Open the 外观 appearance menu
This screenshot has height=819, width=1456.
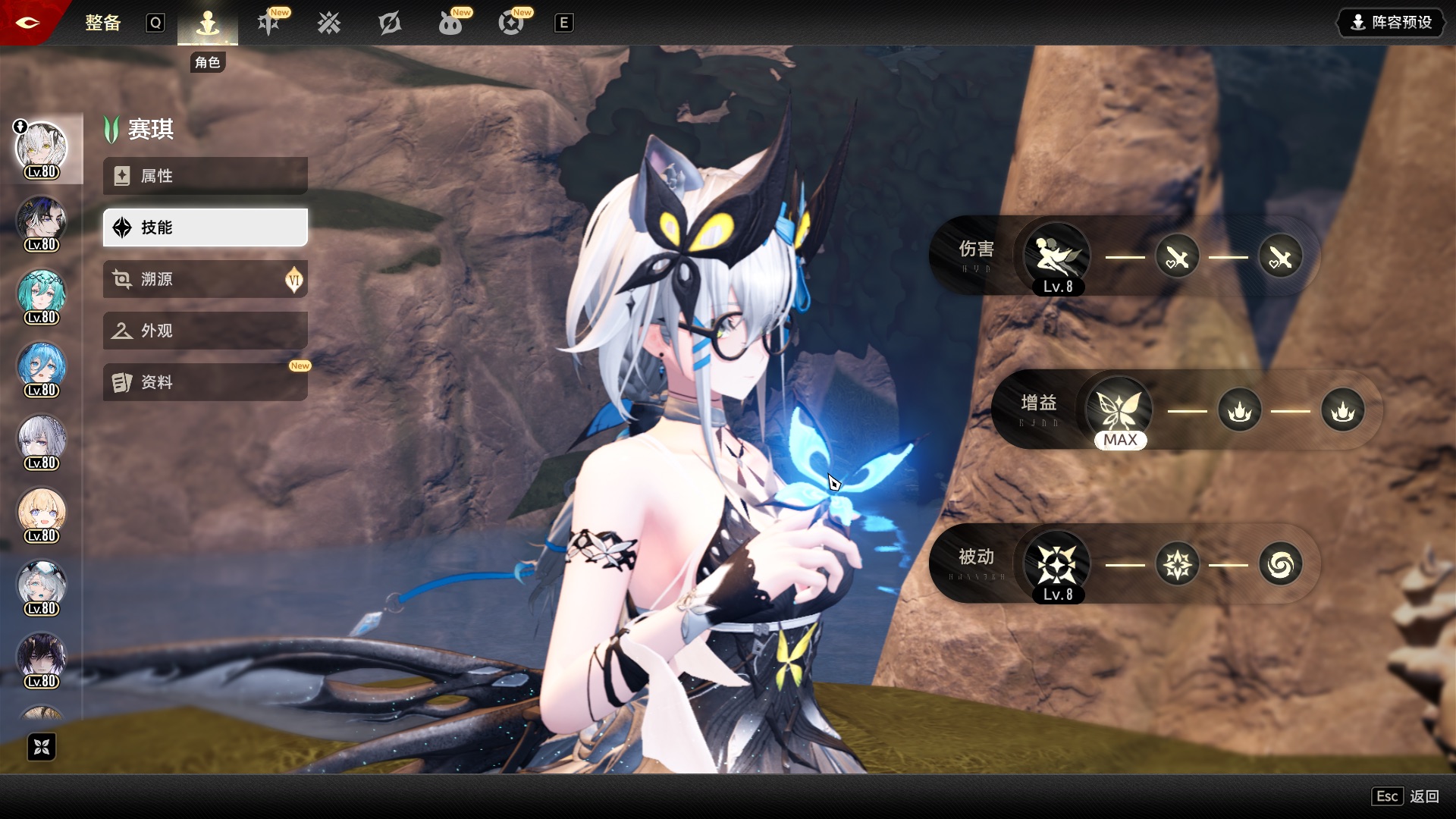pyautogui.click(x=205, y=331)
